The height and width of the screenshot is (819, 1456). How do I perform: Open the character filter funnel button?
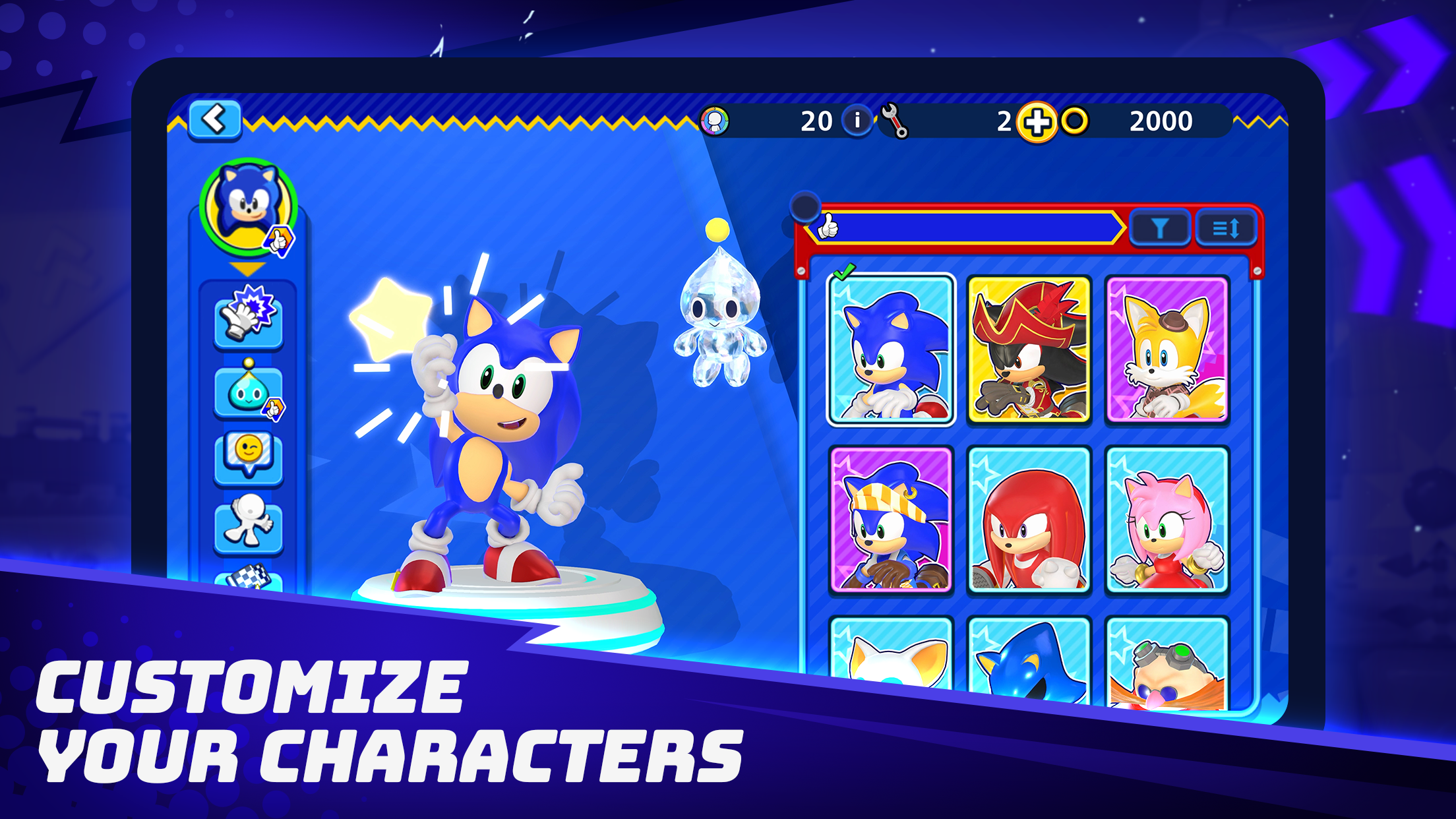pos(1161,229)
